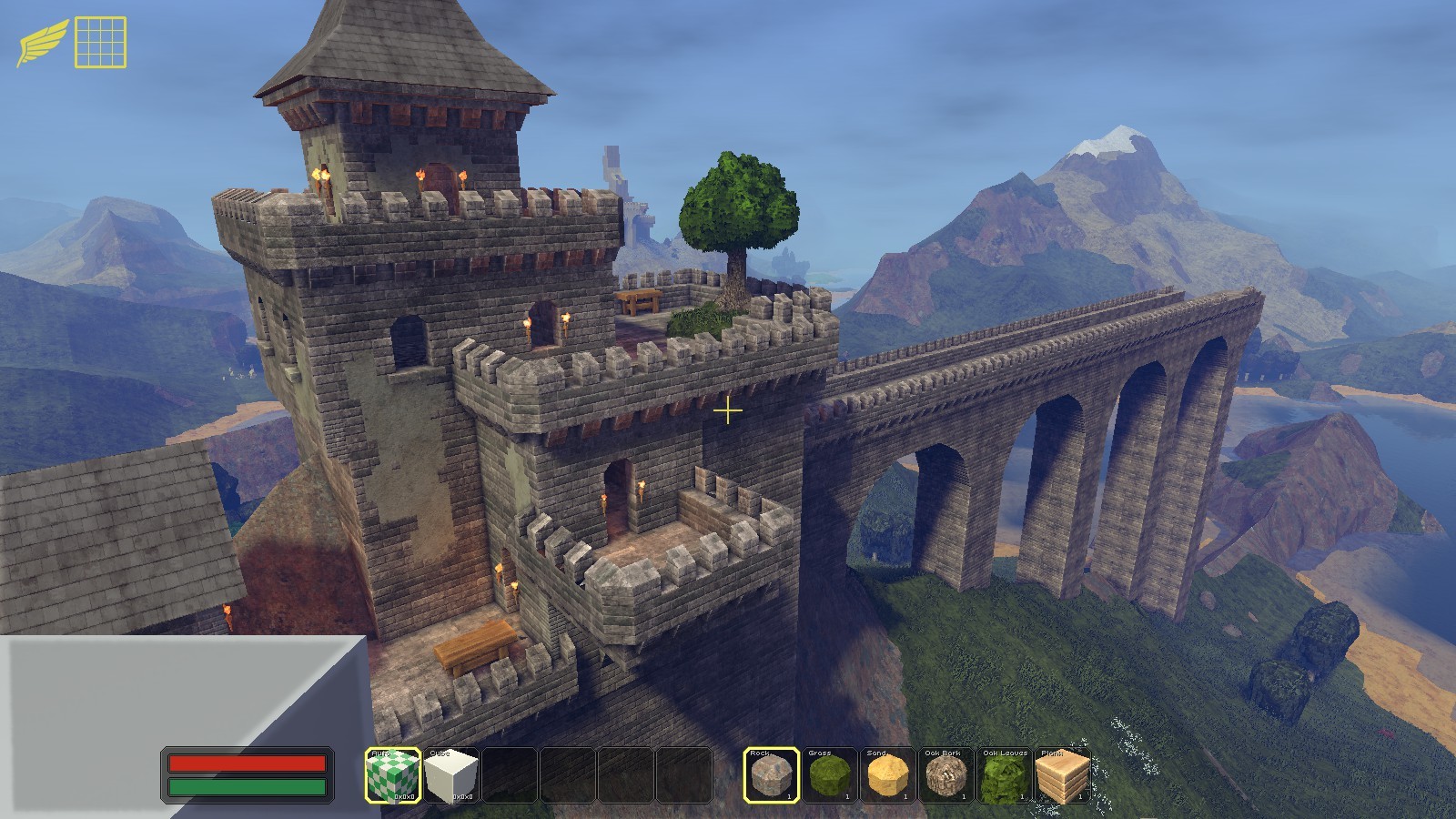Viewport: 1456px width, 819px height.
Task: Click the green stamina bar
Action: pos(249,784)
